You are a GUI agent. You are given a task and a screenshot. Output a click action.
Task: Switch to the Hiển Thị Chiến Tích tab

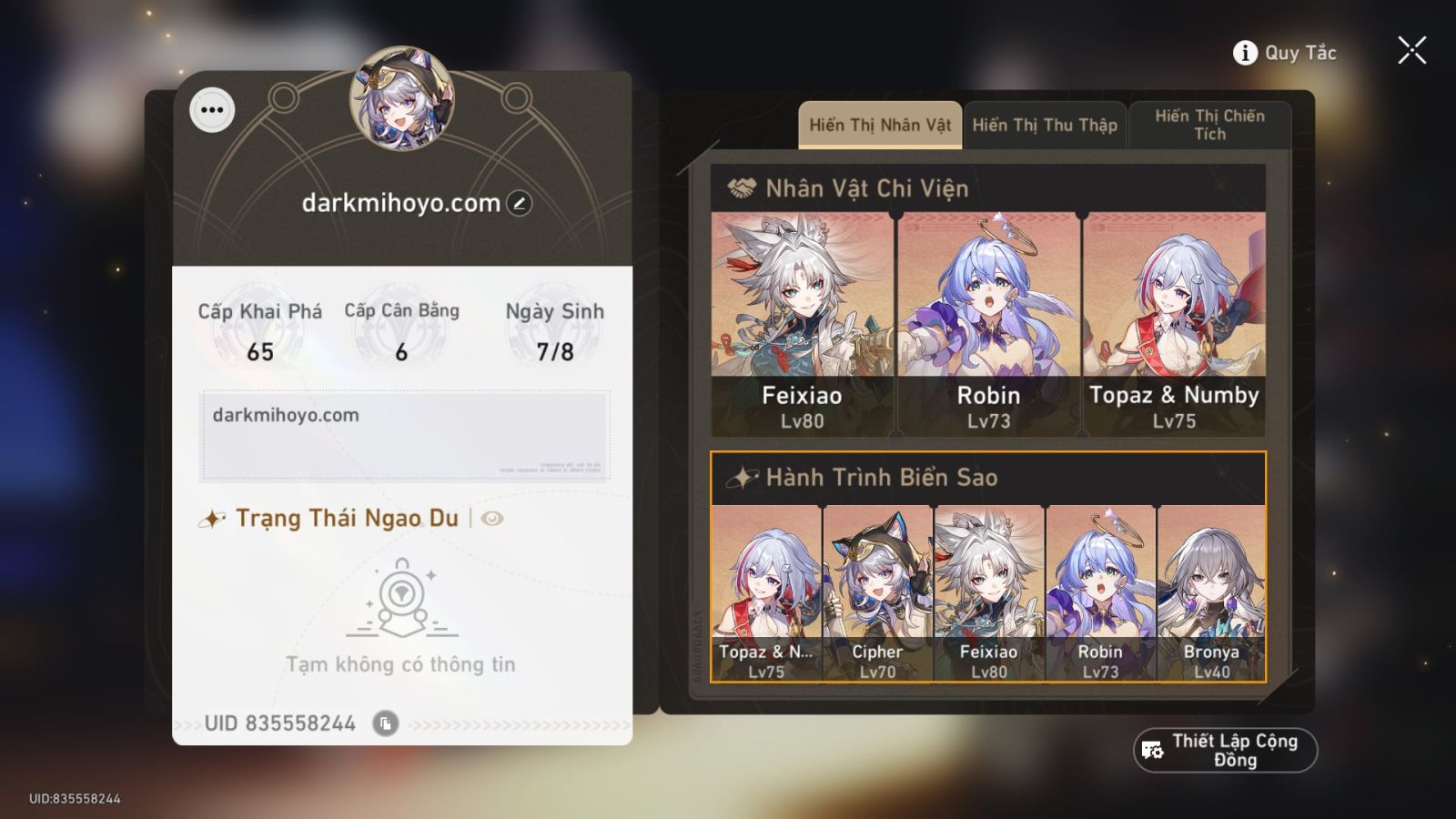[1209, 124]
